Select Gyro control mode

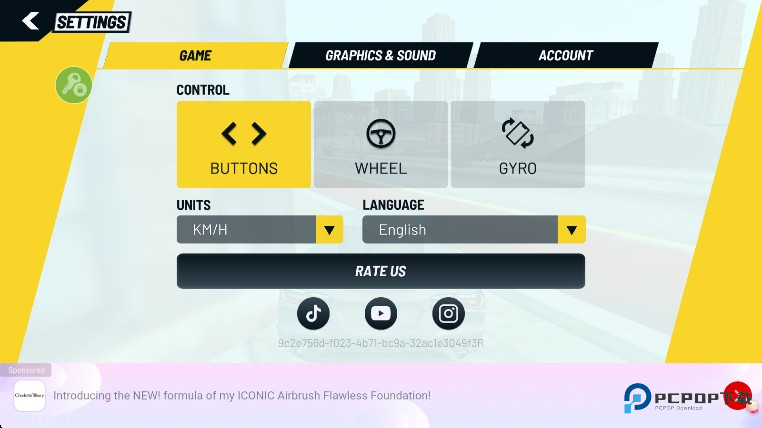pos(518,144)
